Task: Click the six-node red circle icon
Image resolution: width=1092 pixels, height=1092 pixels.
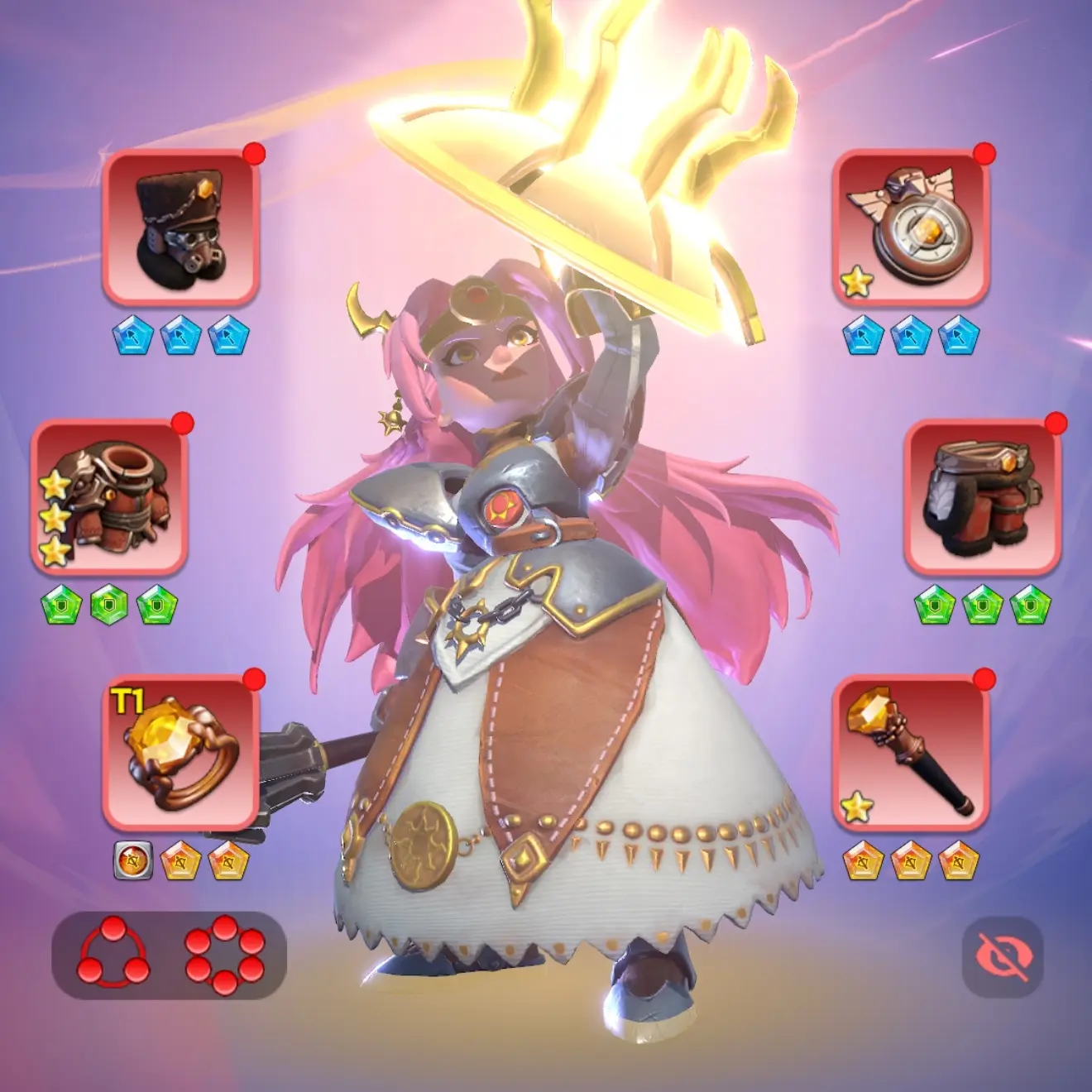Action: pos(225,954)
